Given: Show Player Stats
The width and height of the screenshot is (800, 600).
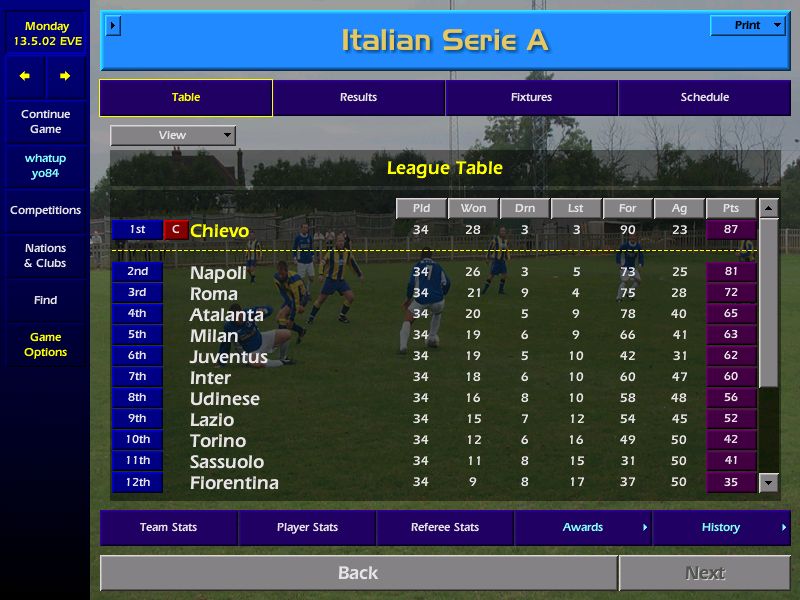Looking at the screenshot, I should [x=307, y=528].
